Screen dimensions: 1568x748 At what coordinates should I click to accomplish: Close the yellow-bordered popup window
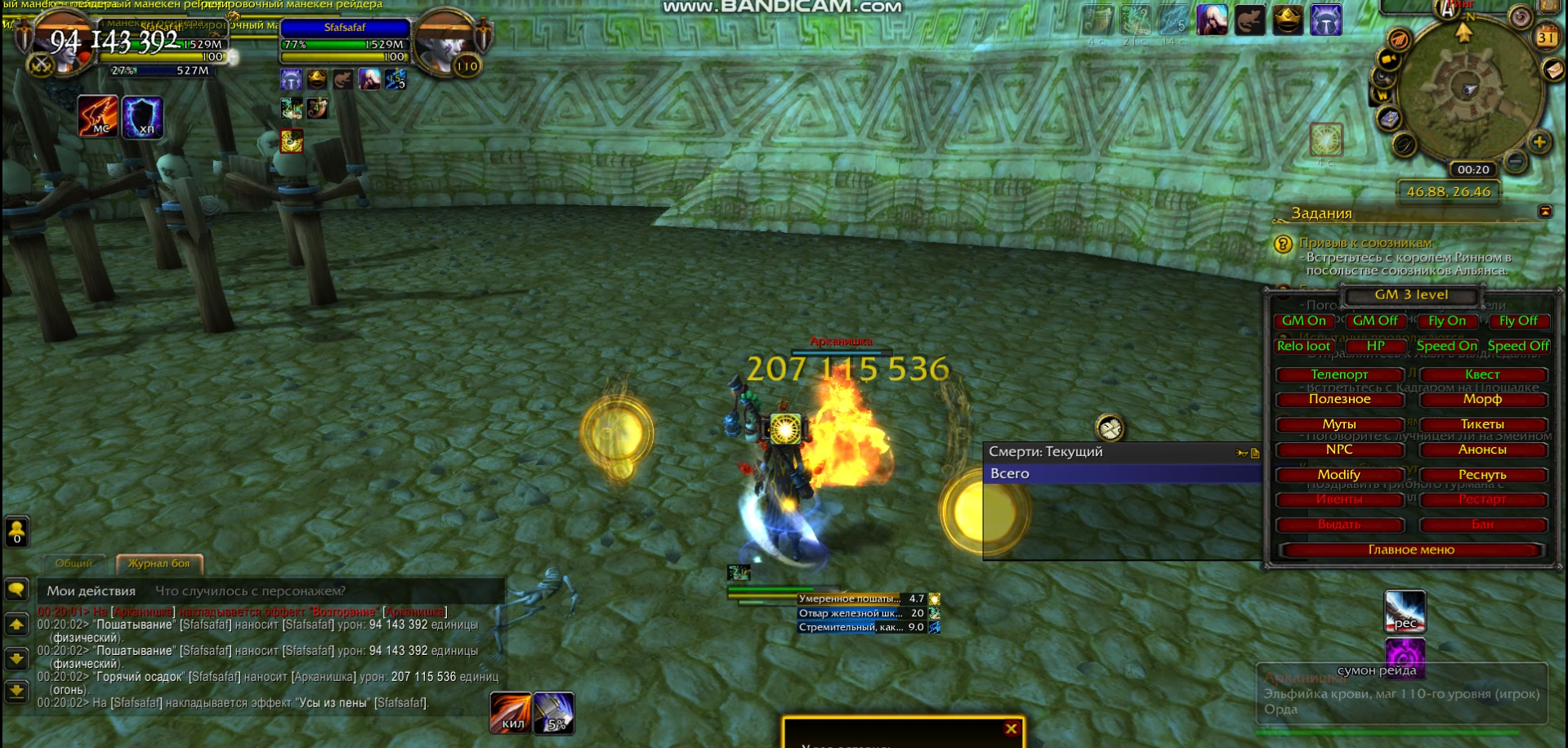pos(1011,728)
